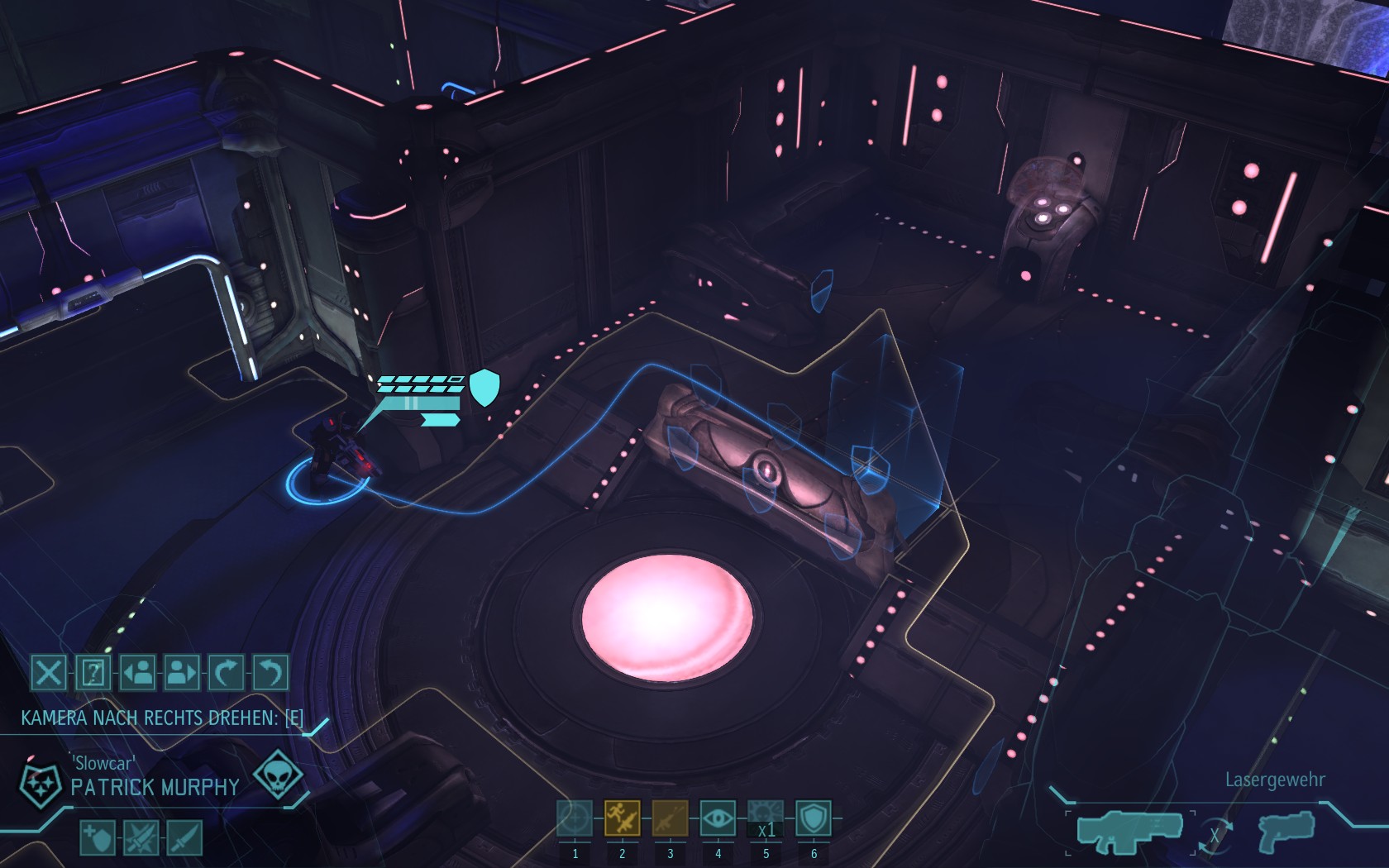Click the weapon swap arrows icon
This screenshot has height=868, width=1389.
[1215, 835]
